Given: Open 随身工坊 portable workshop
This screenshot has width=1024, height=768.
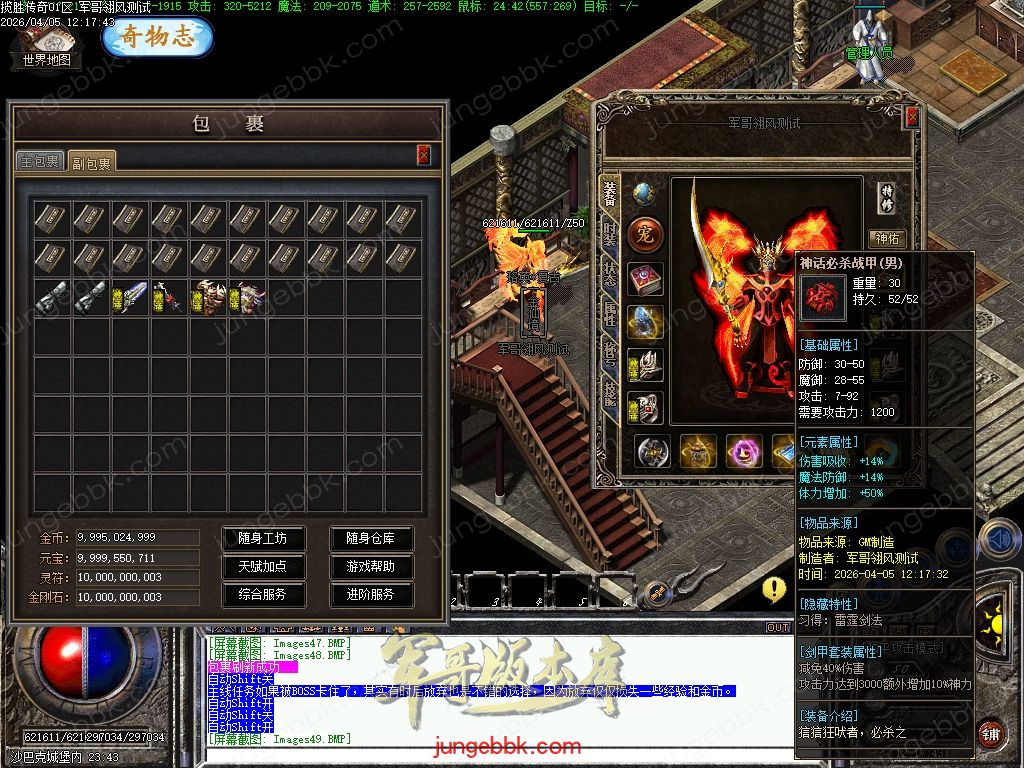Looking at the screenshot, I should point(262,538).
